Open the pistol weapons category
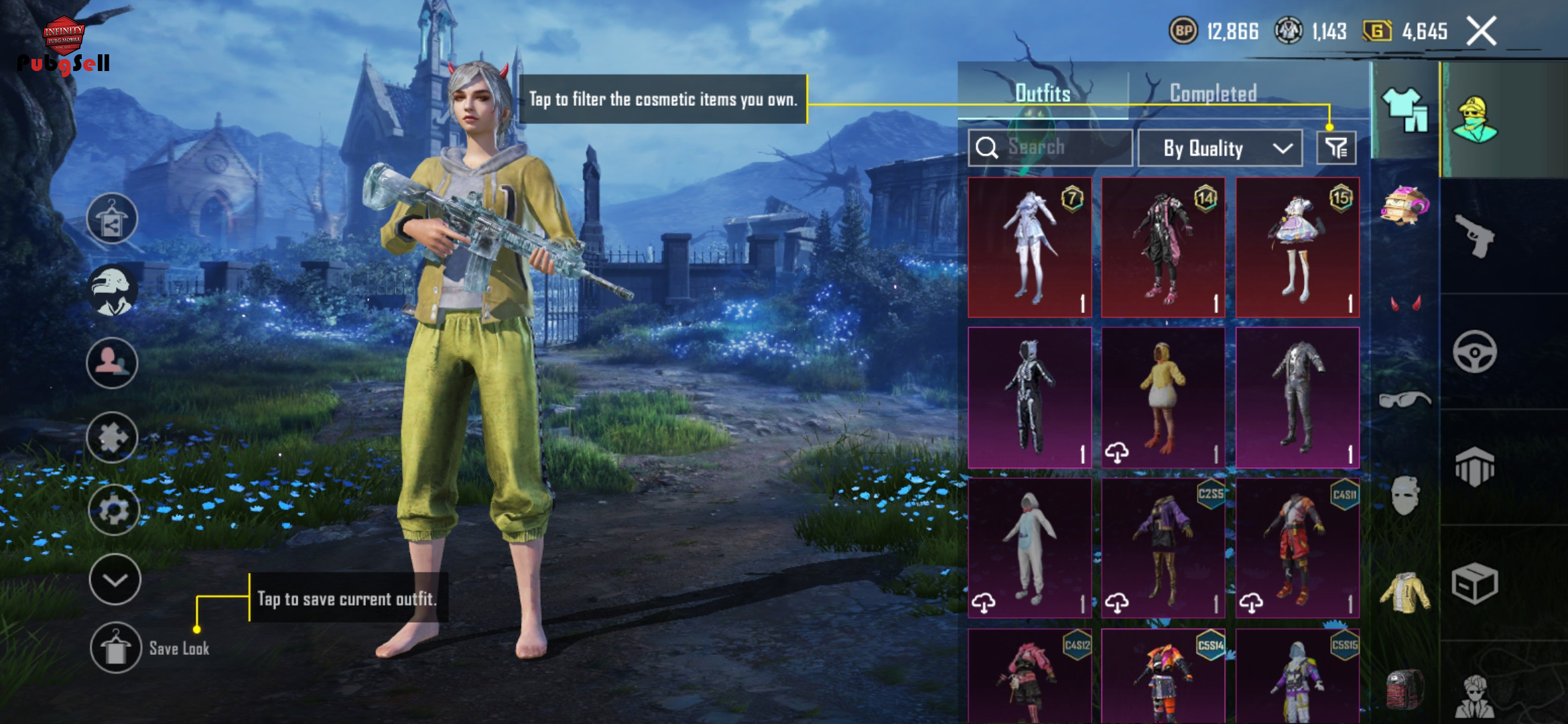Image resolution: width=1568 pixels, height=724 pixels. [1475, 235]
